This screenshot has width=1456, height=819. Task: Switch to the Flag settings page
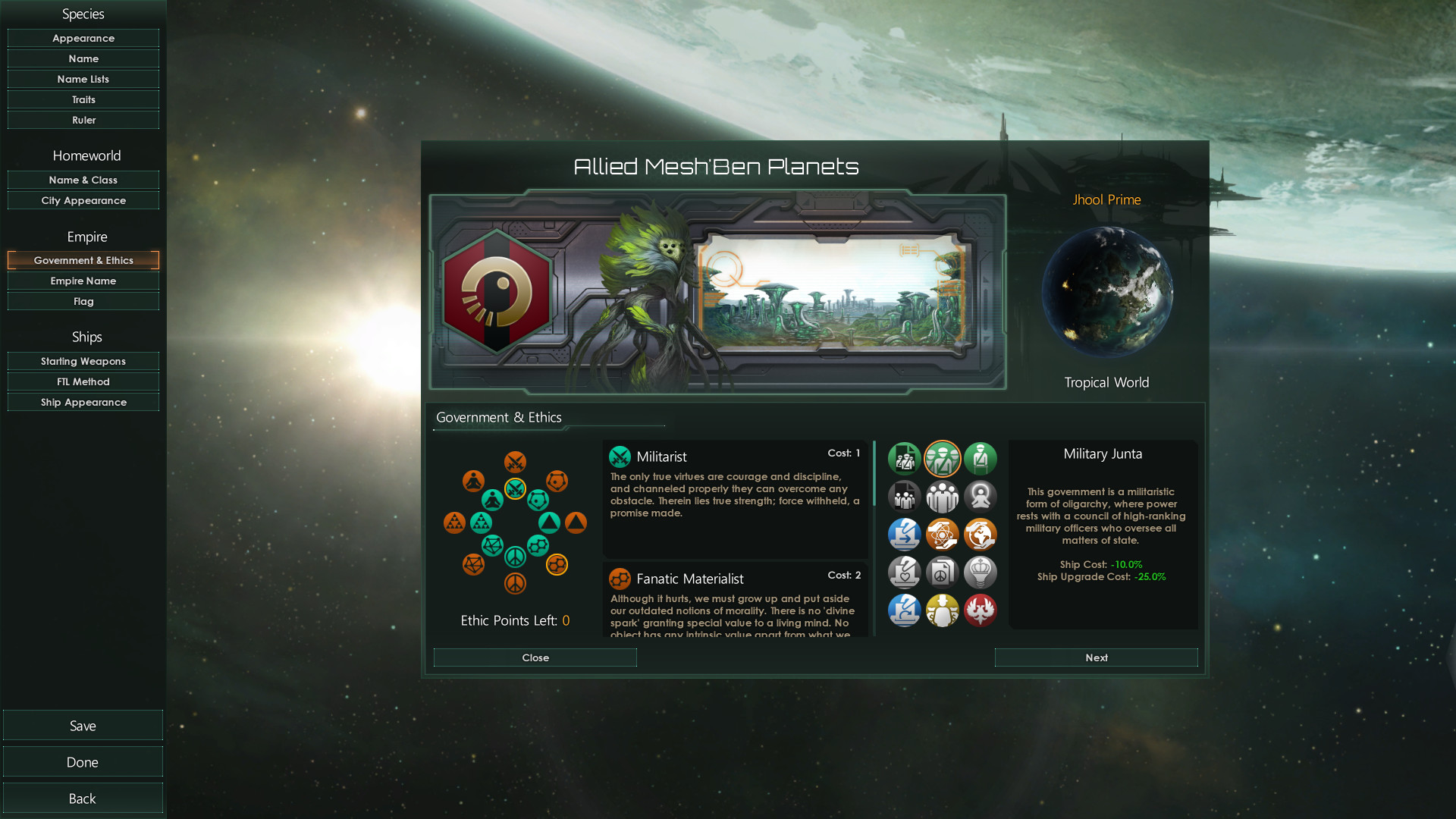(83, 301)
